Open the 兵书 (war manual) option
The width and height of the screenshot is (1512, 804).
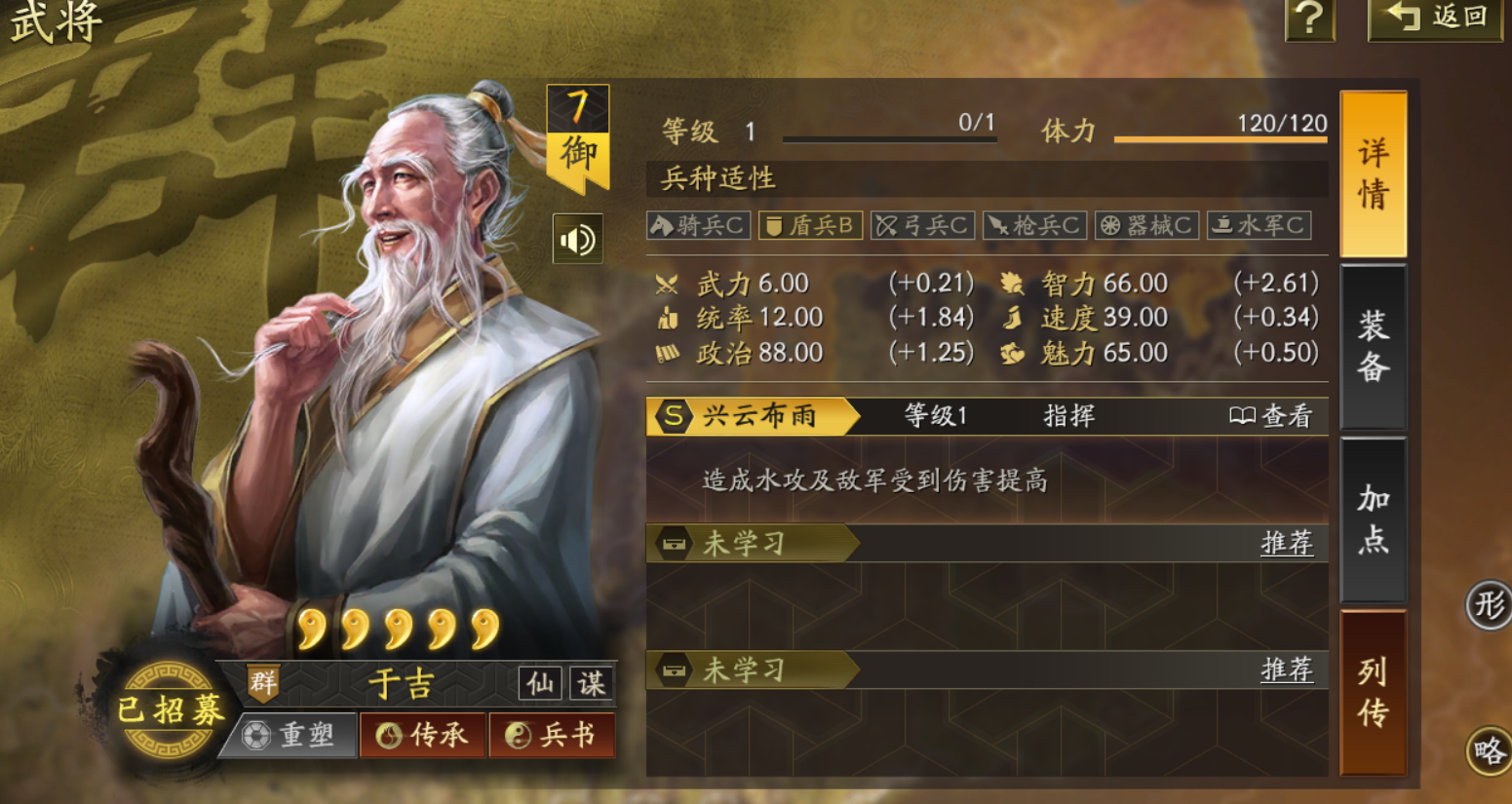[x=553, y=737]
